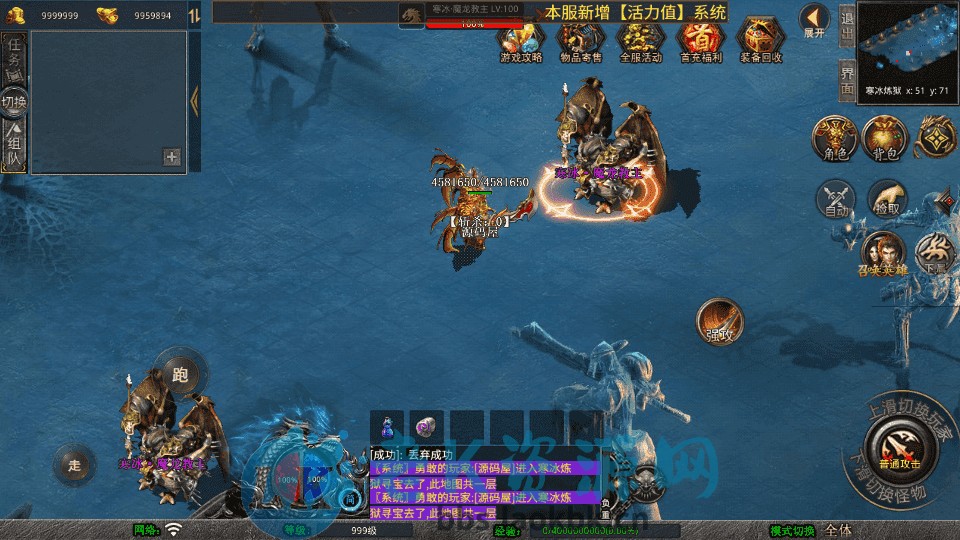The image size is (960, 540).
Task: Click the 展开 expand arrow button
Action: point(815,21)
